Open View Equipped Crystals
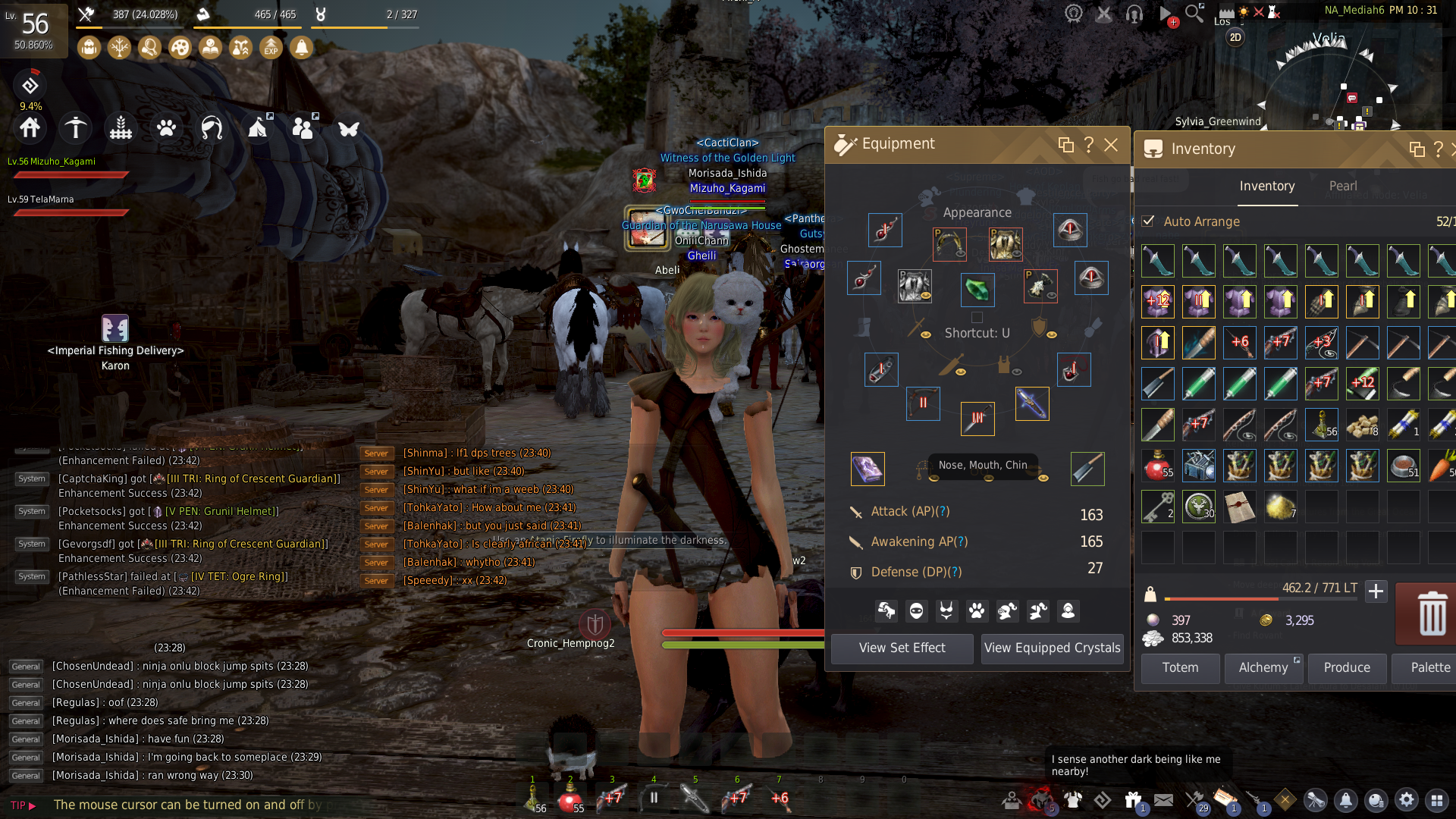This screenshot has height=819, width=1456. pos(1052,648)
